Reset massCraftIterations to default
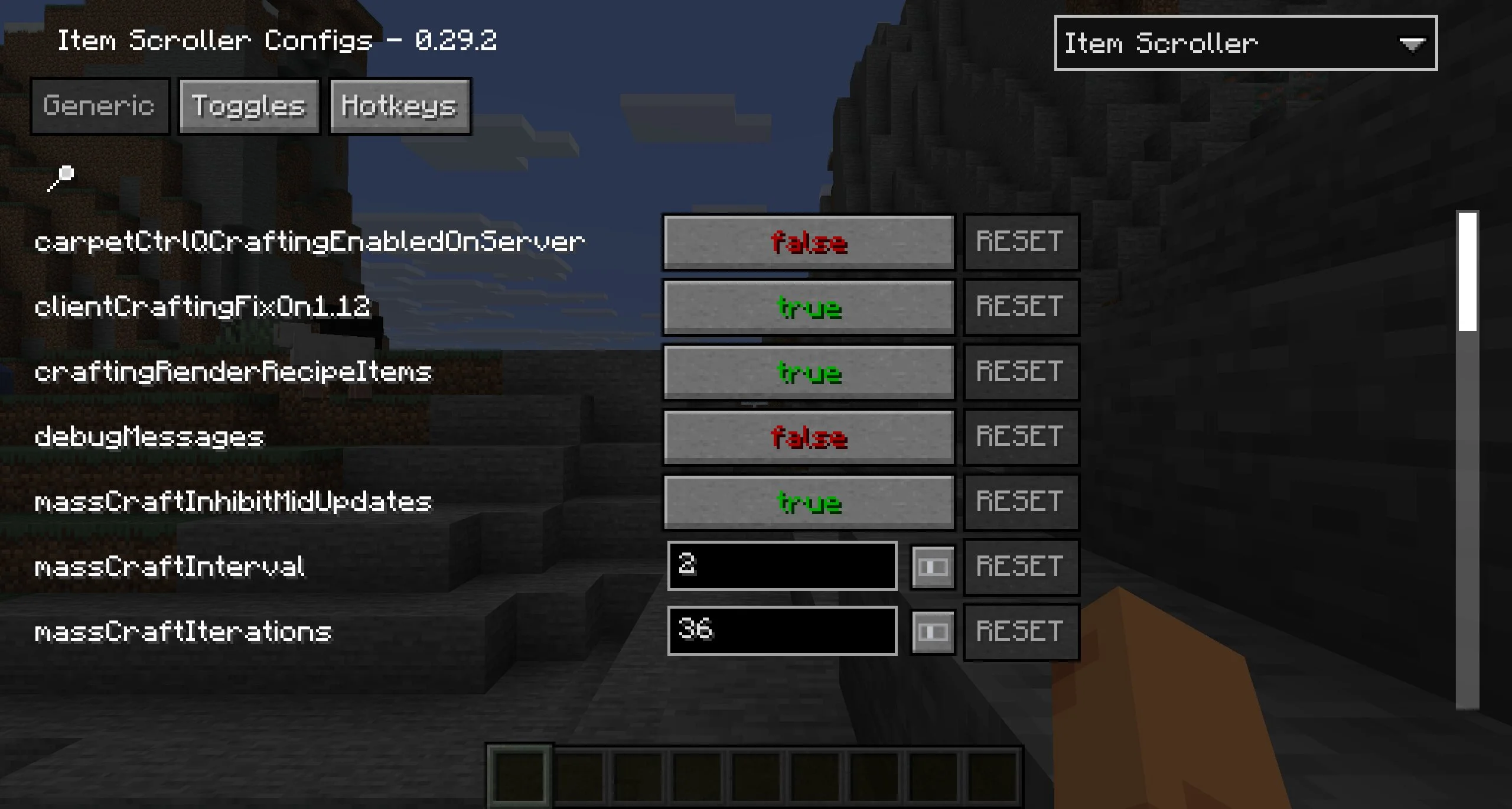Viewport: 1512px width, 809px height. coord(1021,631)
